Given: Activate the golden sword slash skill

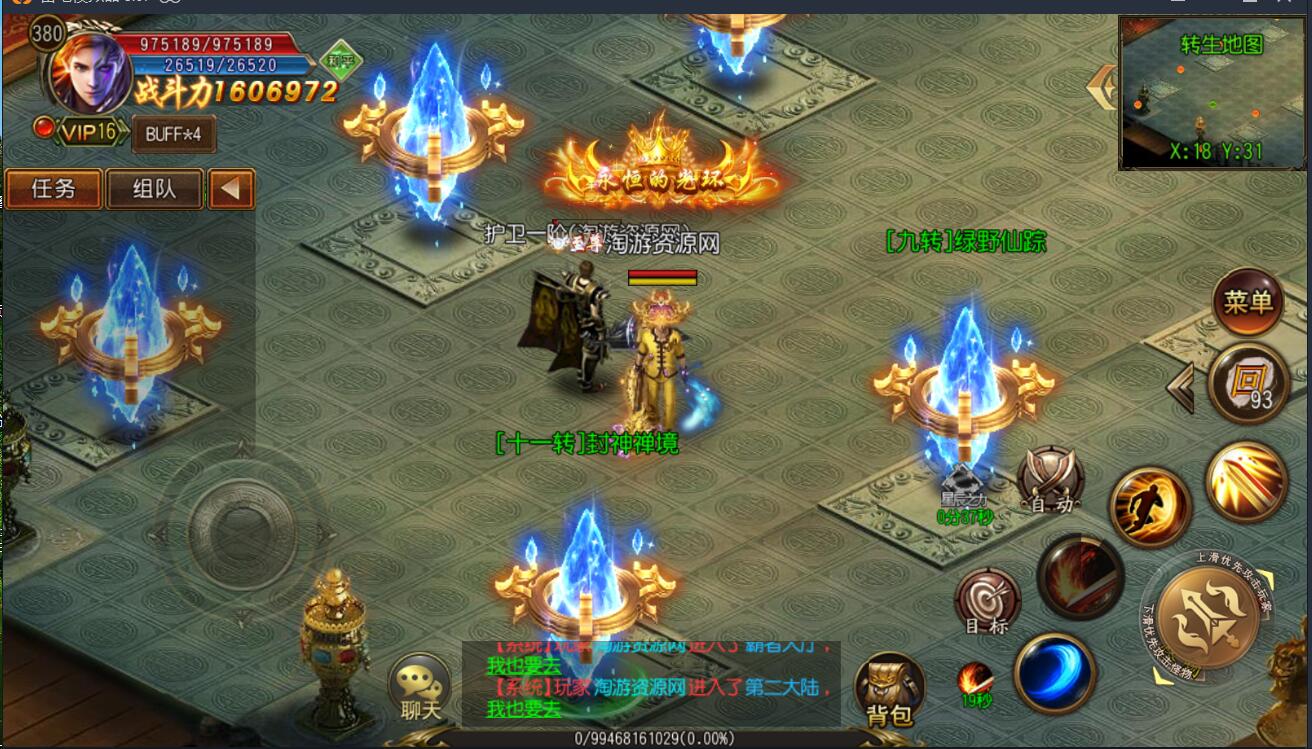Looking at the screenshot, I should (x=1245, y=481).
